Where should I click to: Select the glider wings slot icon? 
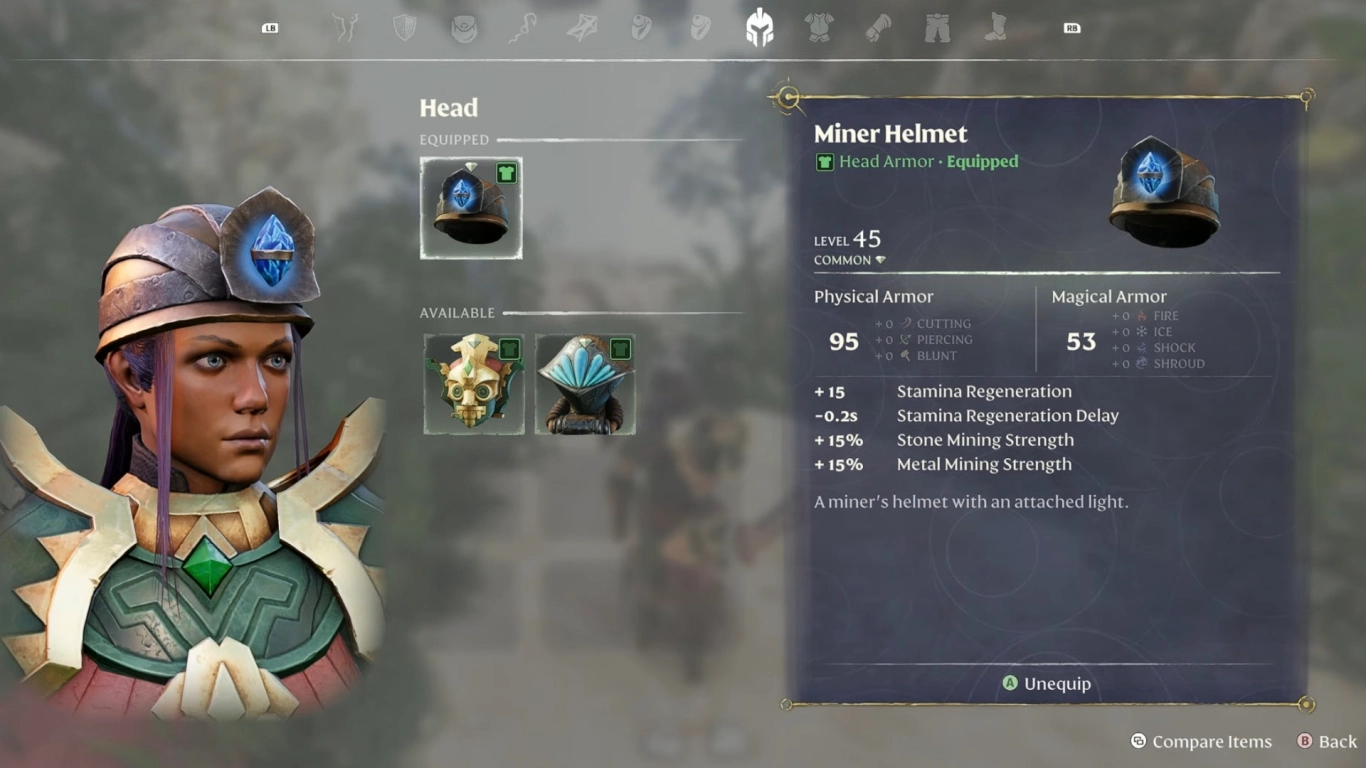[x=580, y=27]
